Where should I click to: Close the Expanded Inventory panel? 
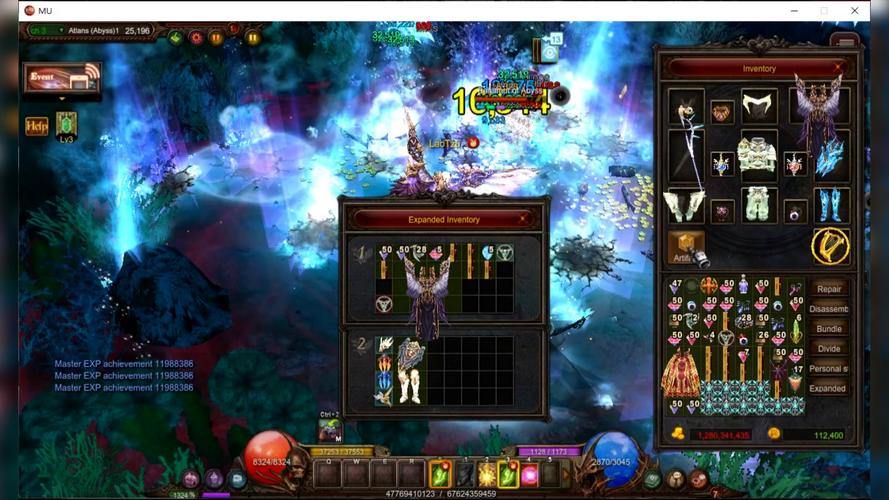coord(523,219)
